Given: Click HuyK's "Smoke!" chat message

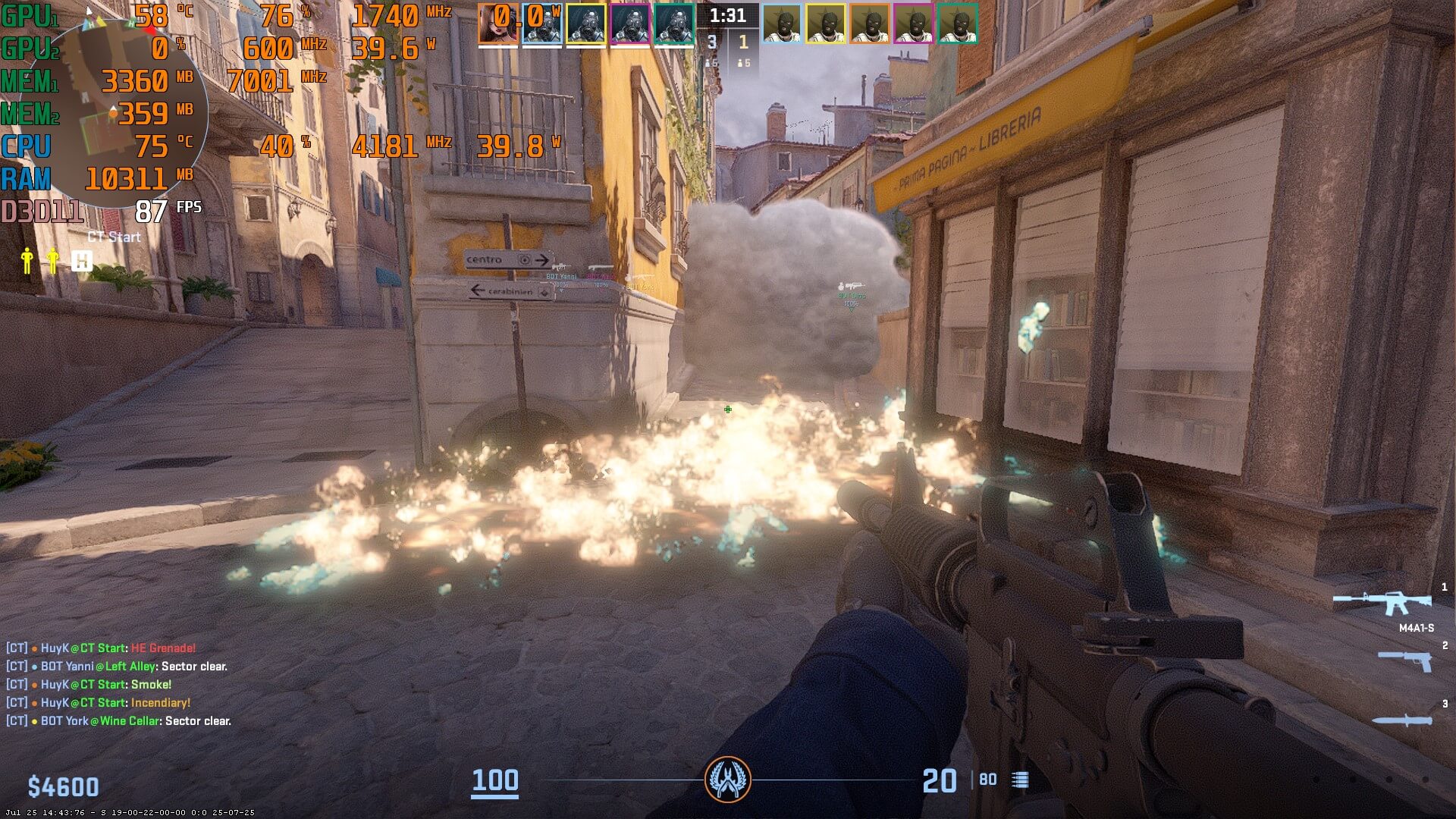Looking at the screenshot, I should (x=89, y=685).
